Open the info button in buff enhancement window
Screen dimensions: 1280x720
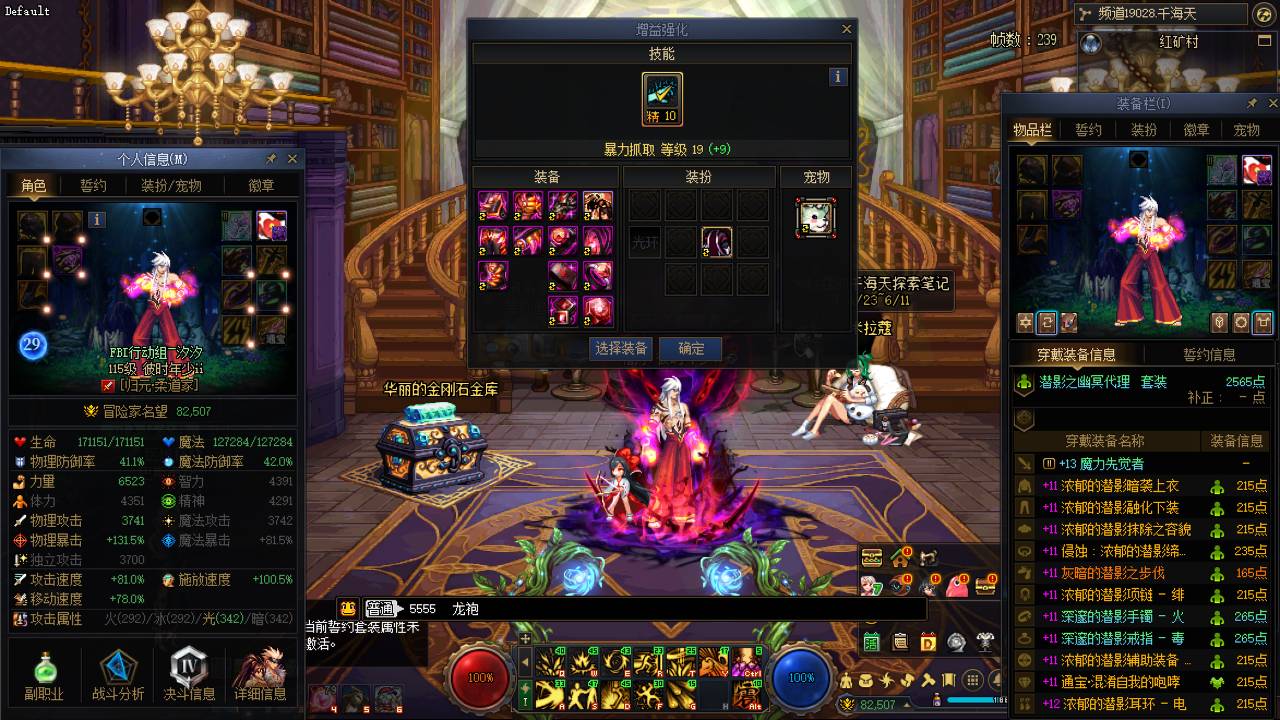(x=838, y=77)
